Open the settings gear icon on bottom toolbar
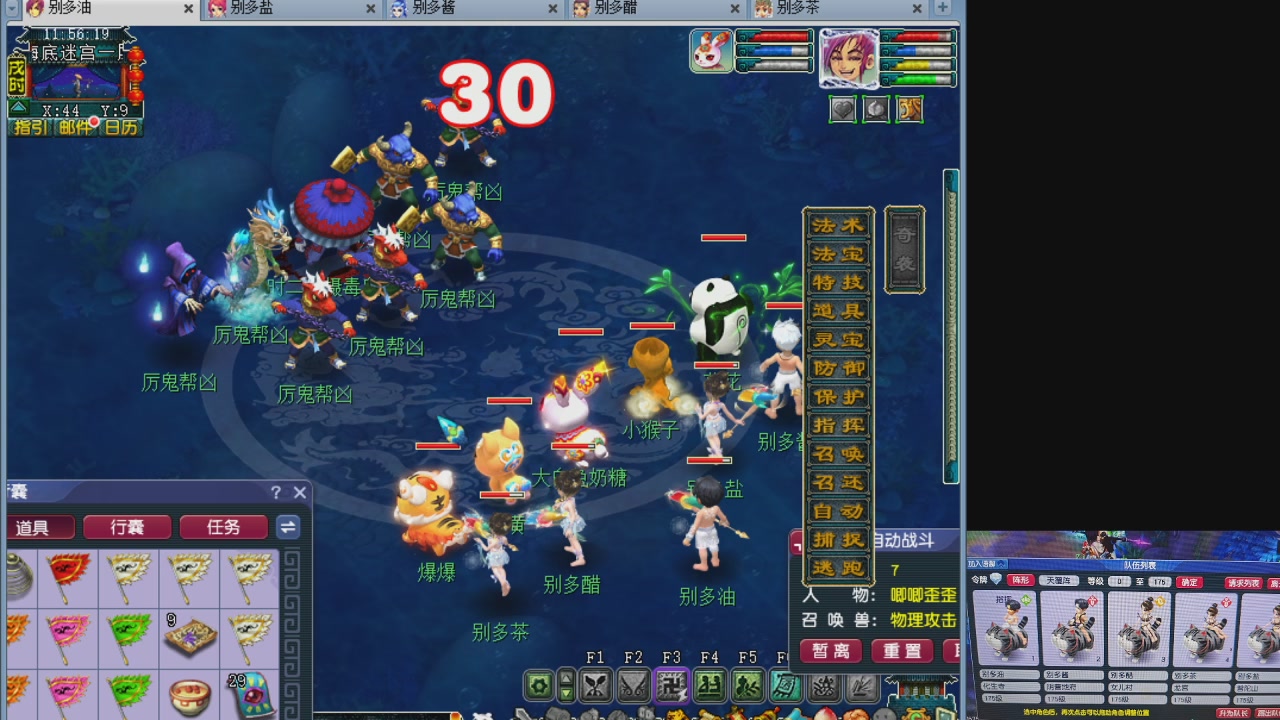 tap(537, 686)
